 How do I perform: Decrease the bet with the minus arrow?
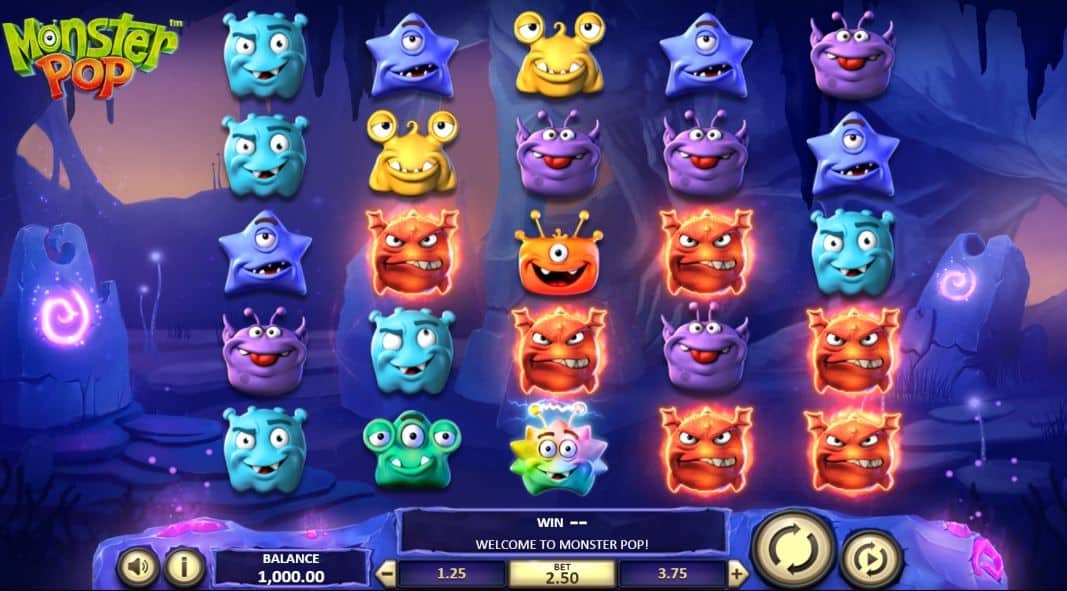tap(388, 574)
